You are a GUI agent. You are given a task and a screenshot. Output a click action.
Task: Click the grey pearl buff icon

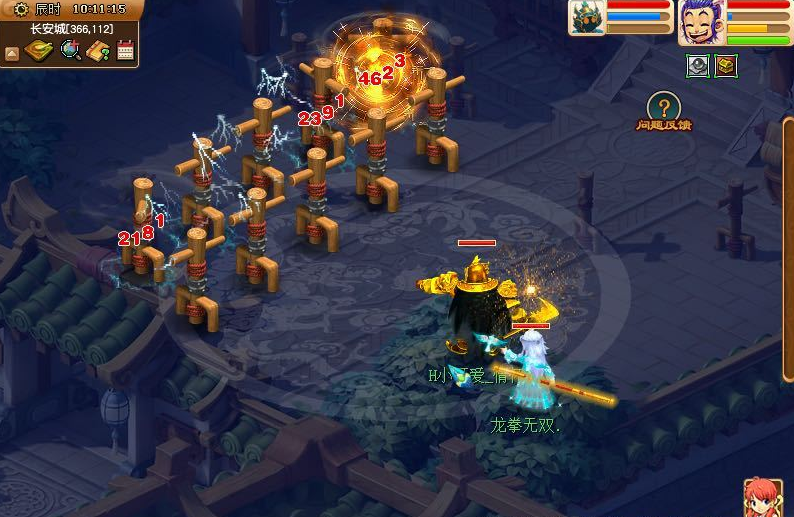click(x=698, y=66)
